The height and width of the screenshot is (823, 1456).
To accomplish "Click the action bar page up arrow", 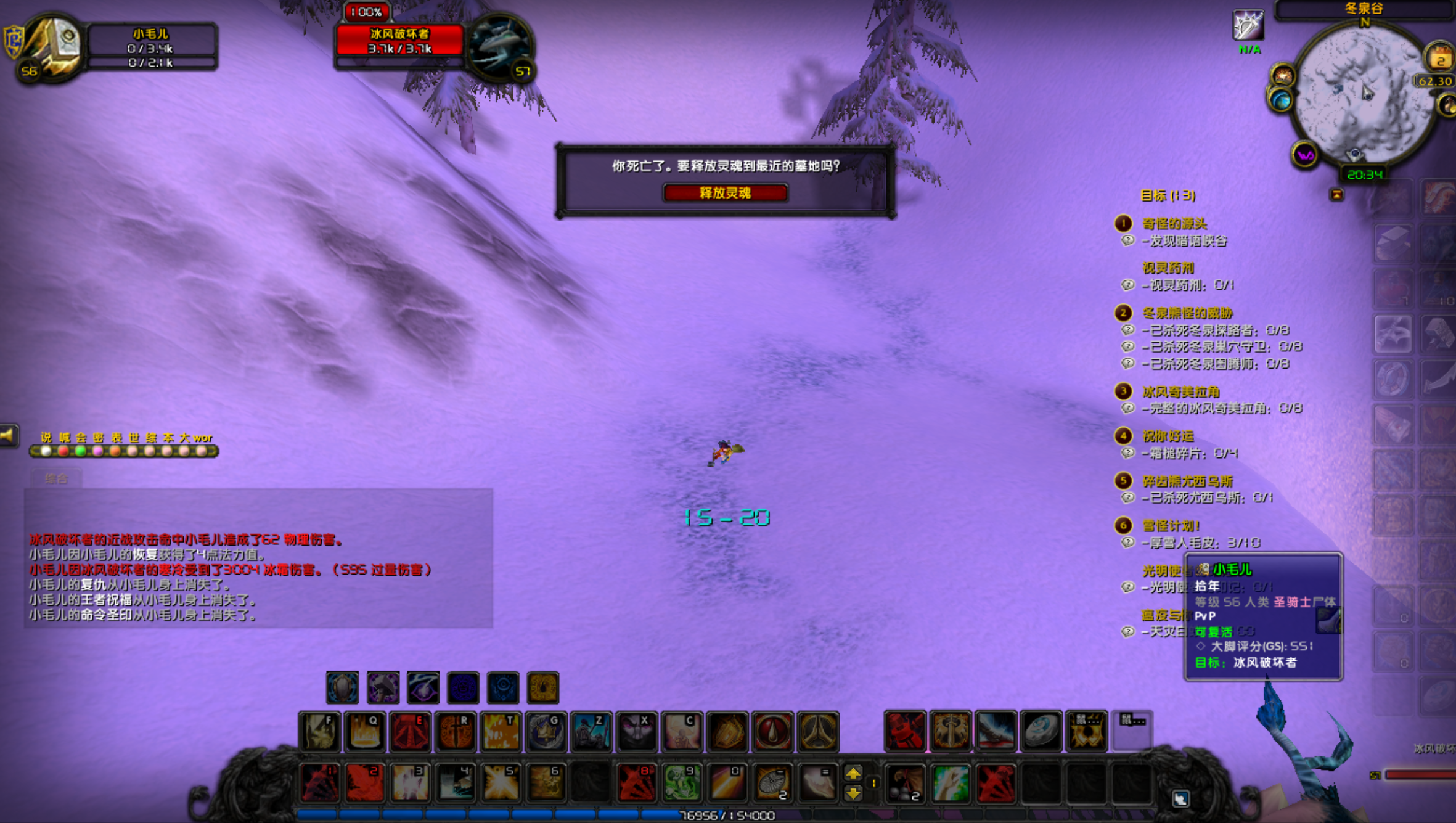I will 853,773.
